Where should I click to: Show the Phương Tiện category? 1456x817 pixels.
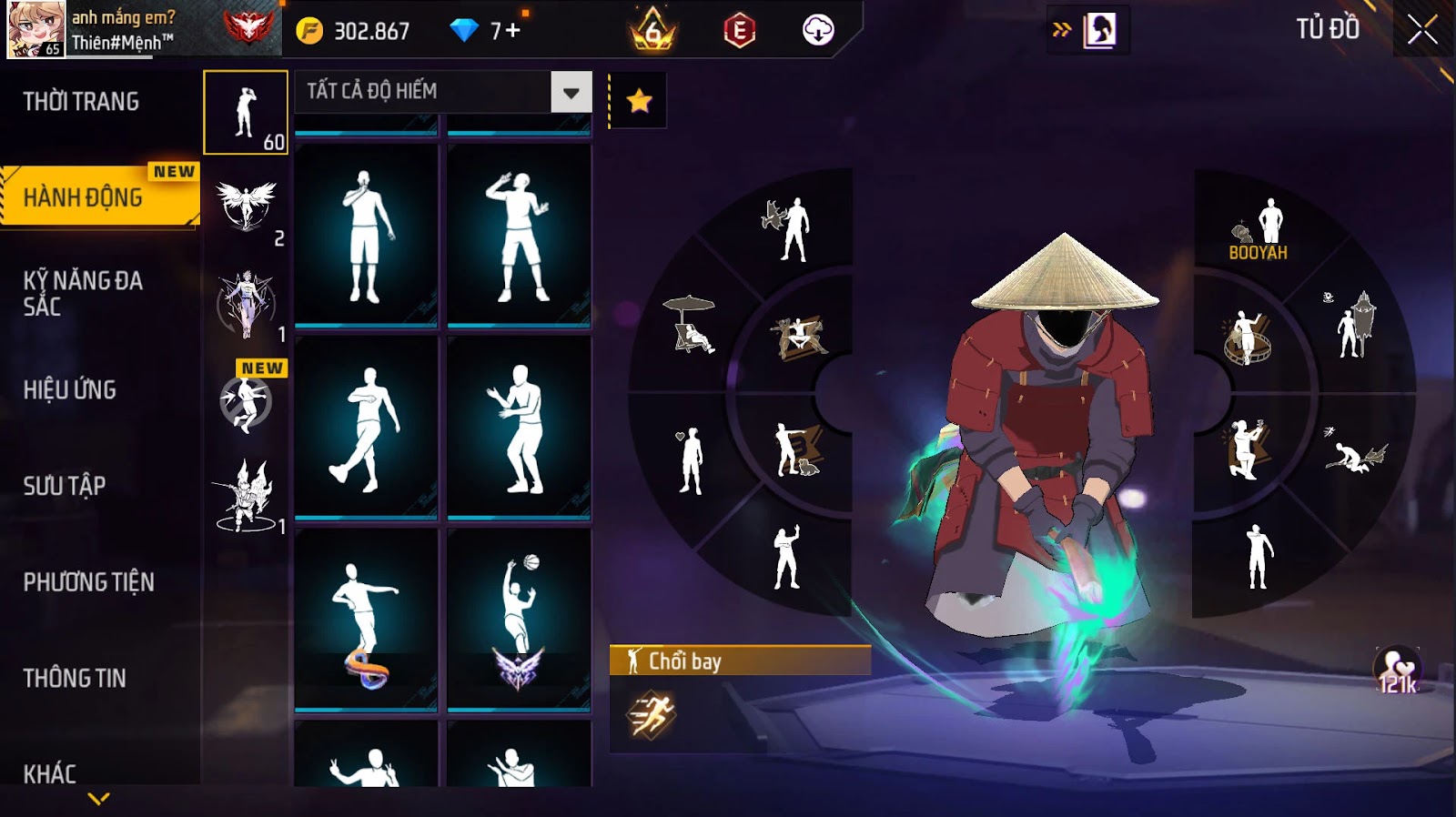(x=89, y=582)
